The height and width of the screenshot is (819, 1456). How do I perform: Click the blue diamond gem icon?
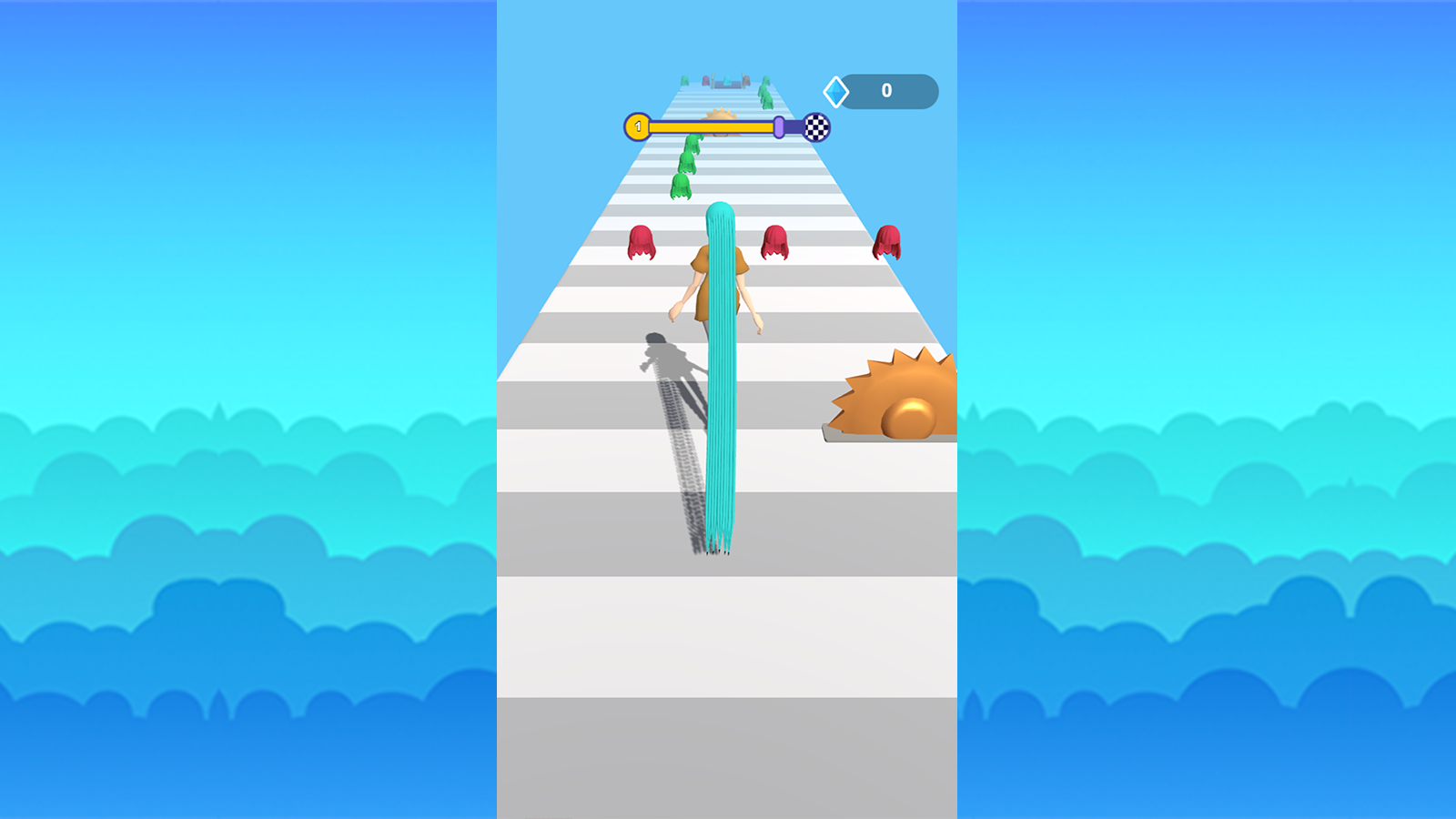[x=835, y=91]
